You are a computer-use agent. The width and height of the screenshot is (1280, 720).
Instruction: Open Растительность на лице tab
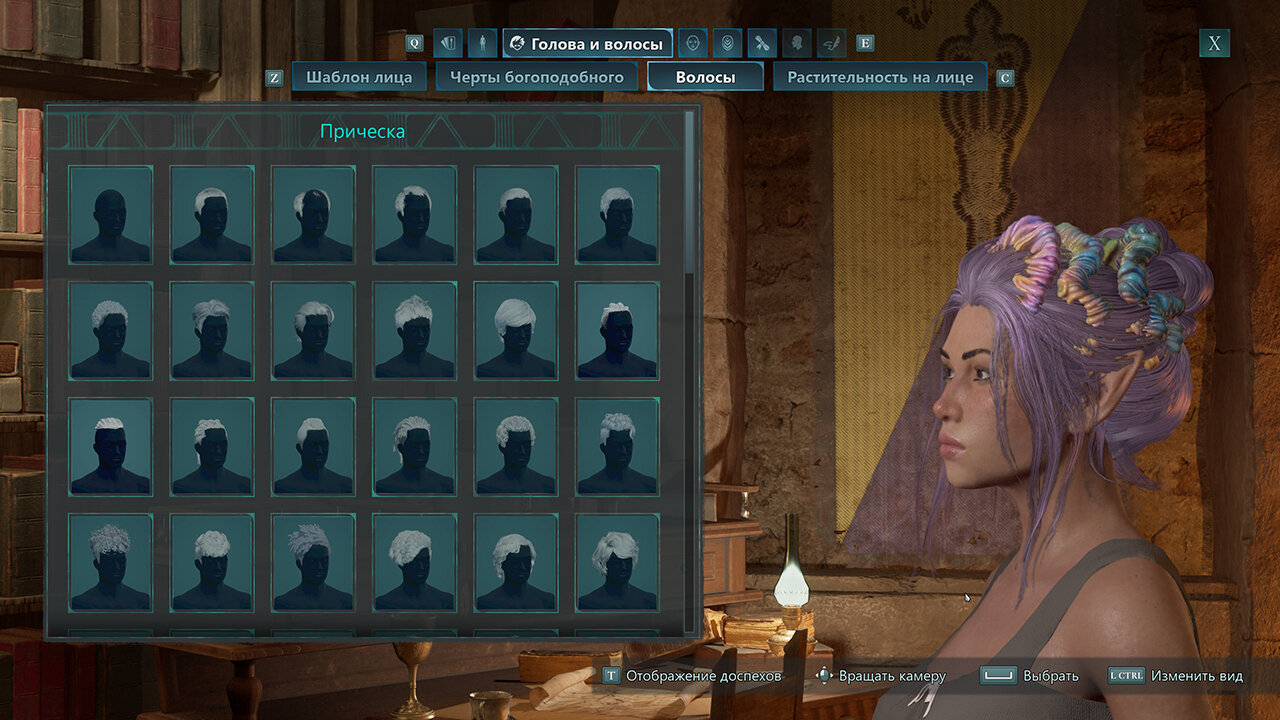pos(880,77)
